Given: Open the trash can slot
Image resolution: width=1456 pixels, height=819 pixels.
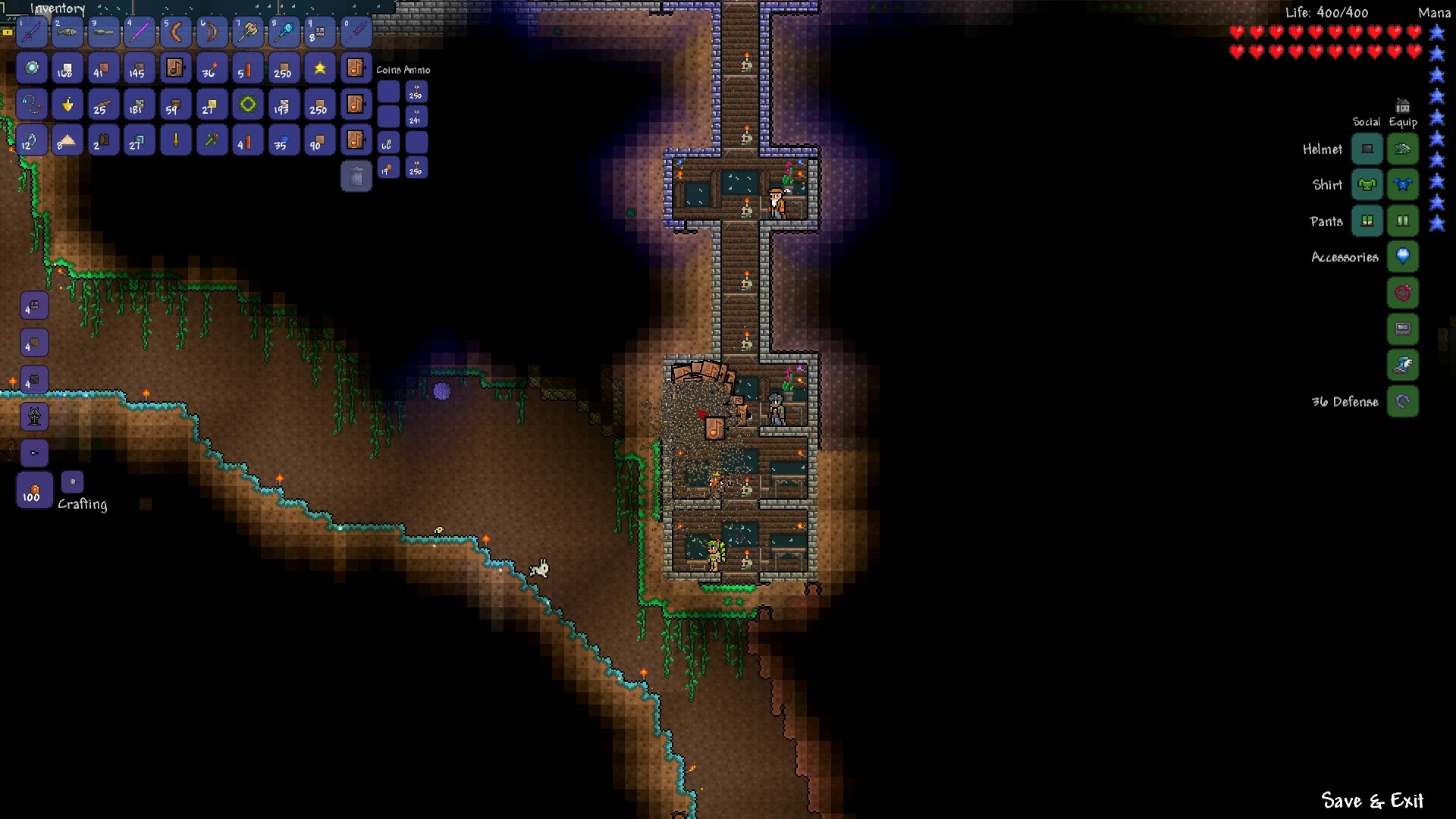Looking at the screenshot, I should (356, 176).
